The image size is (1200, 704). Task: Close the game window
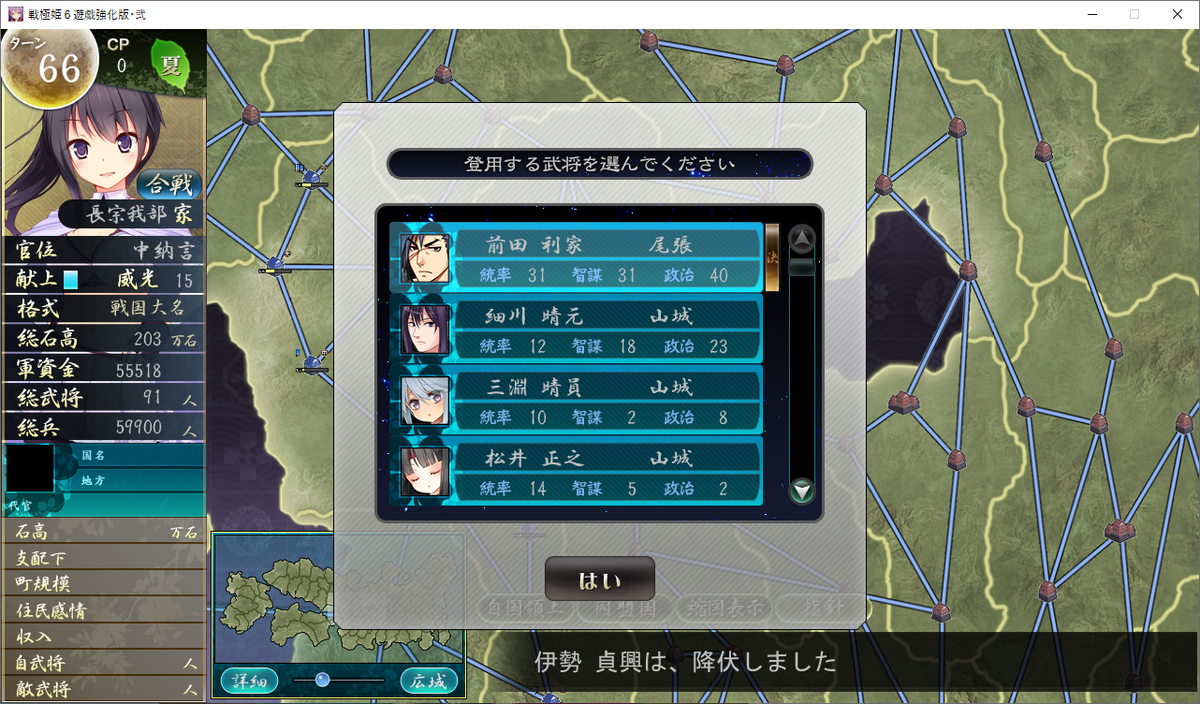click(x=1176, y=14)
